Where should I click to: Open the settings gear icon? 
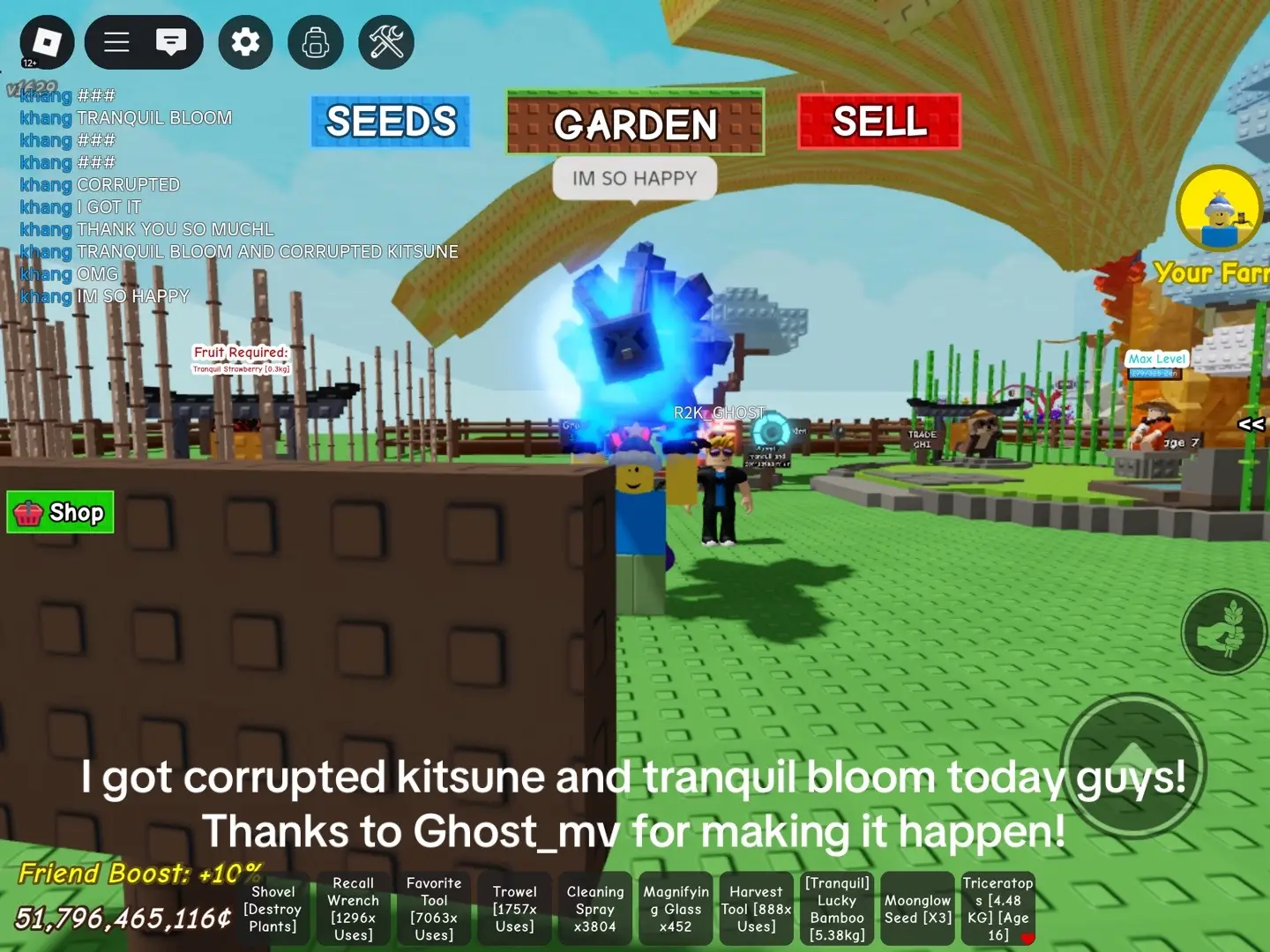click(244, 41)
